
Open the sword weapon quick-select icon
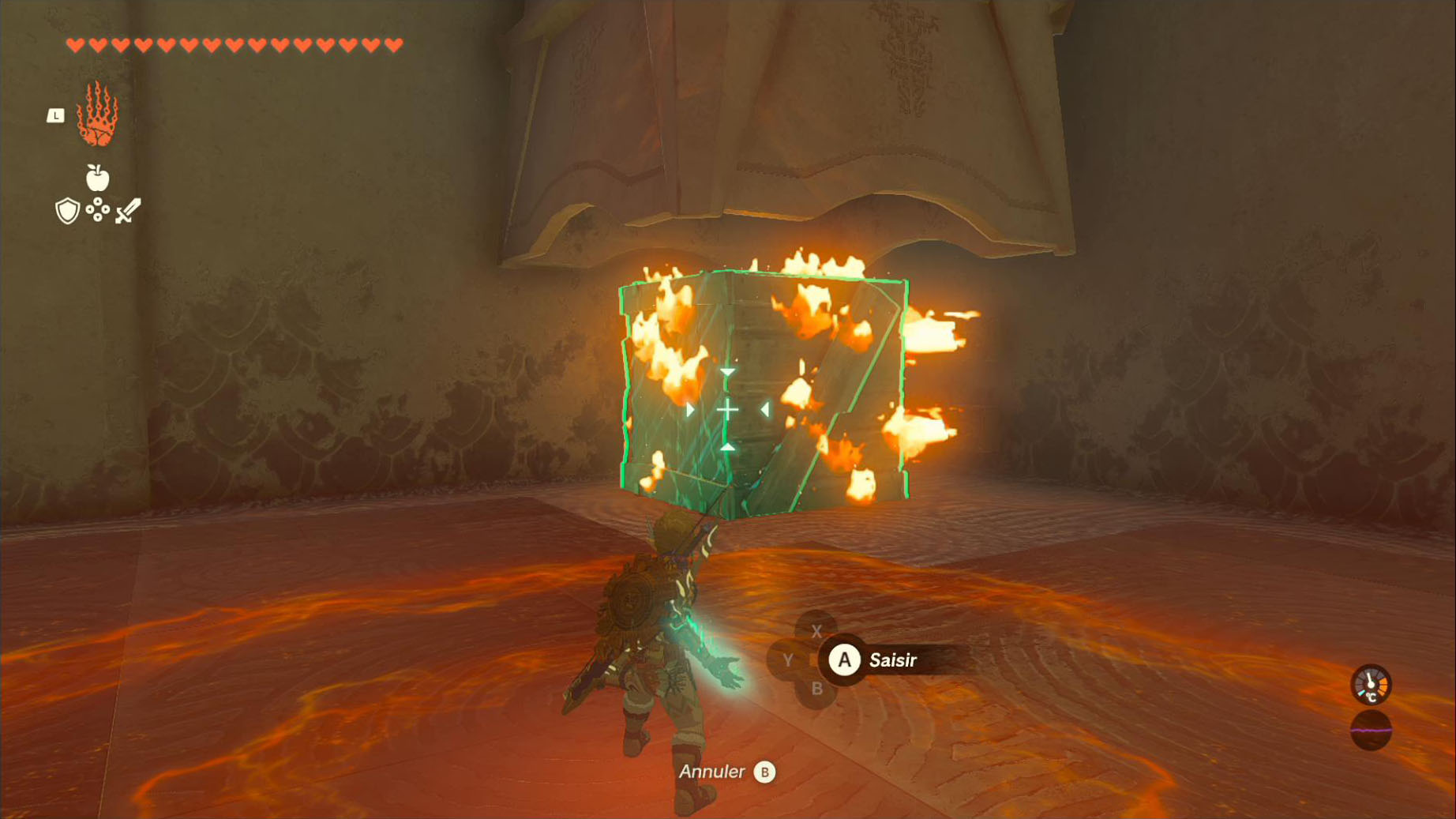(x=128, y=211)
